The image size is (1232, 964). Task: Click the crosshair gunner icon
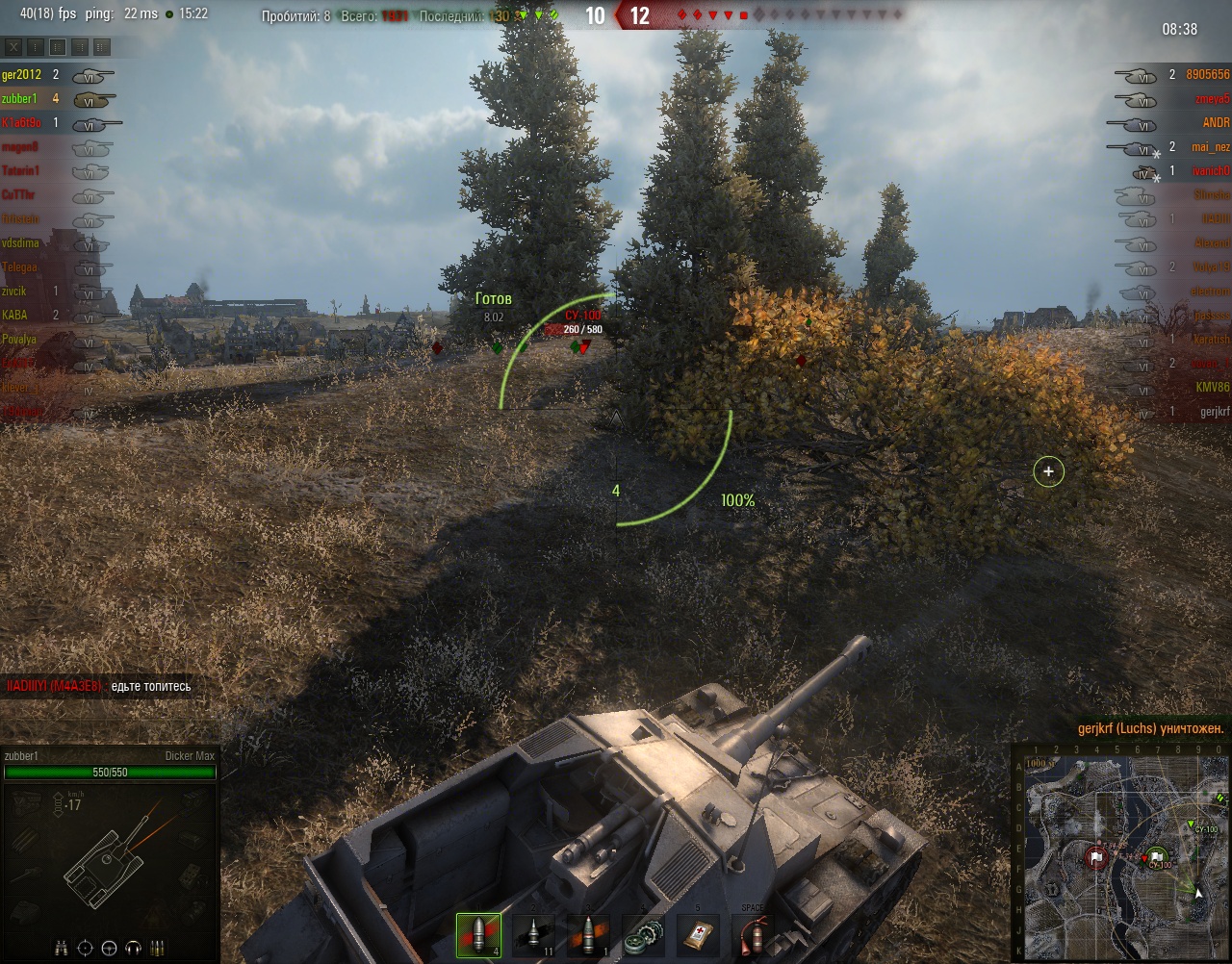click(85, 948)
